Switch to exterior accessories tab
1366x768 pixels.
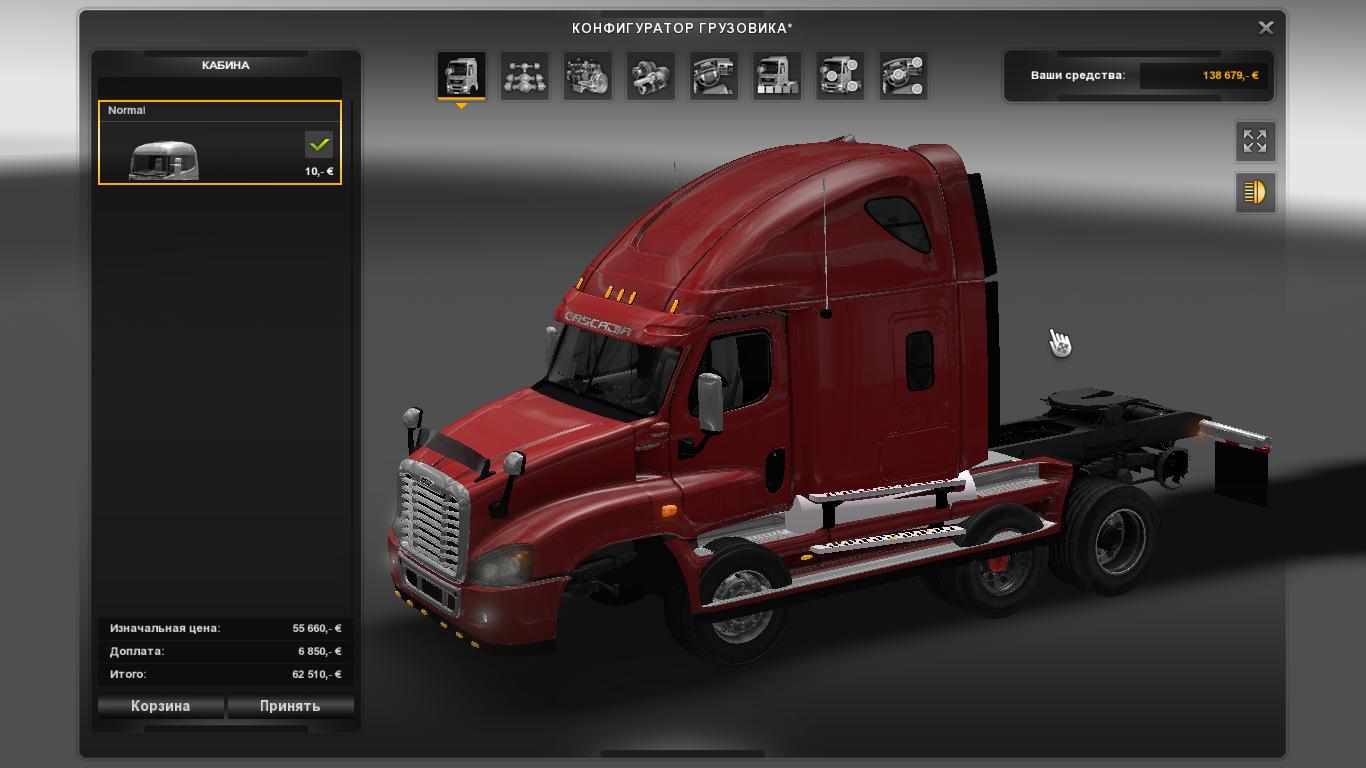tap(839, 76)
